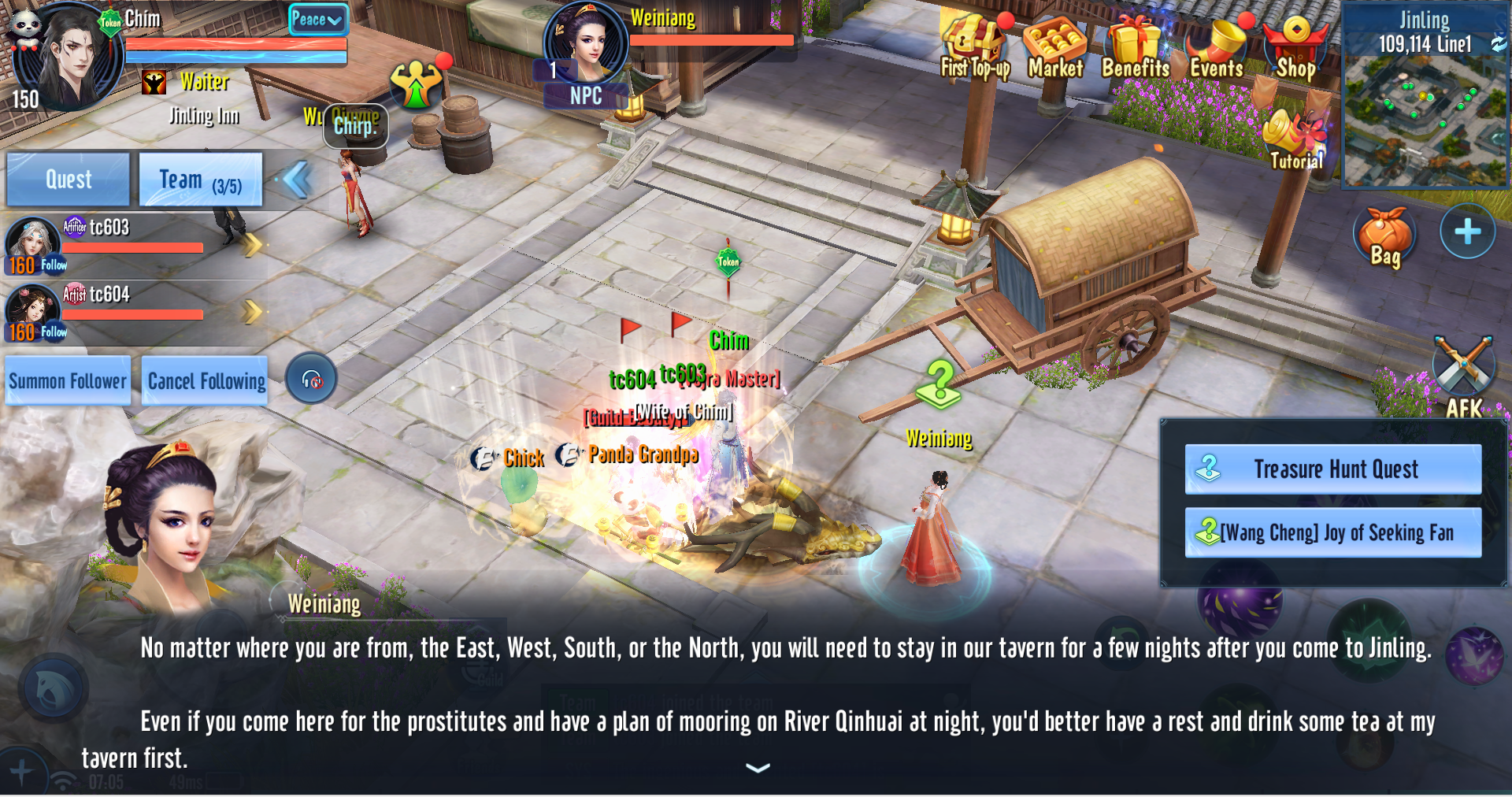Choose Cancel Following
Viewport: 1512px width, 797px height.
(x=206, y=381)
